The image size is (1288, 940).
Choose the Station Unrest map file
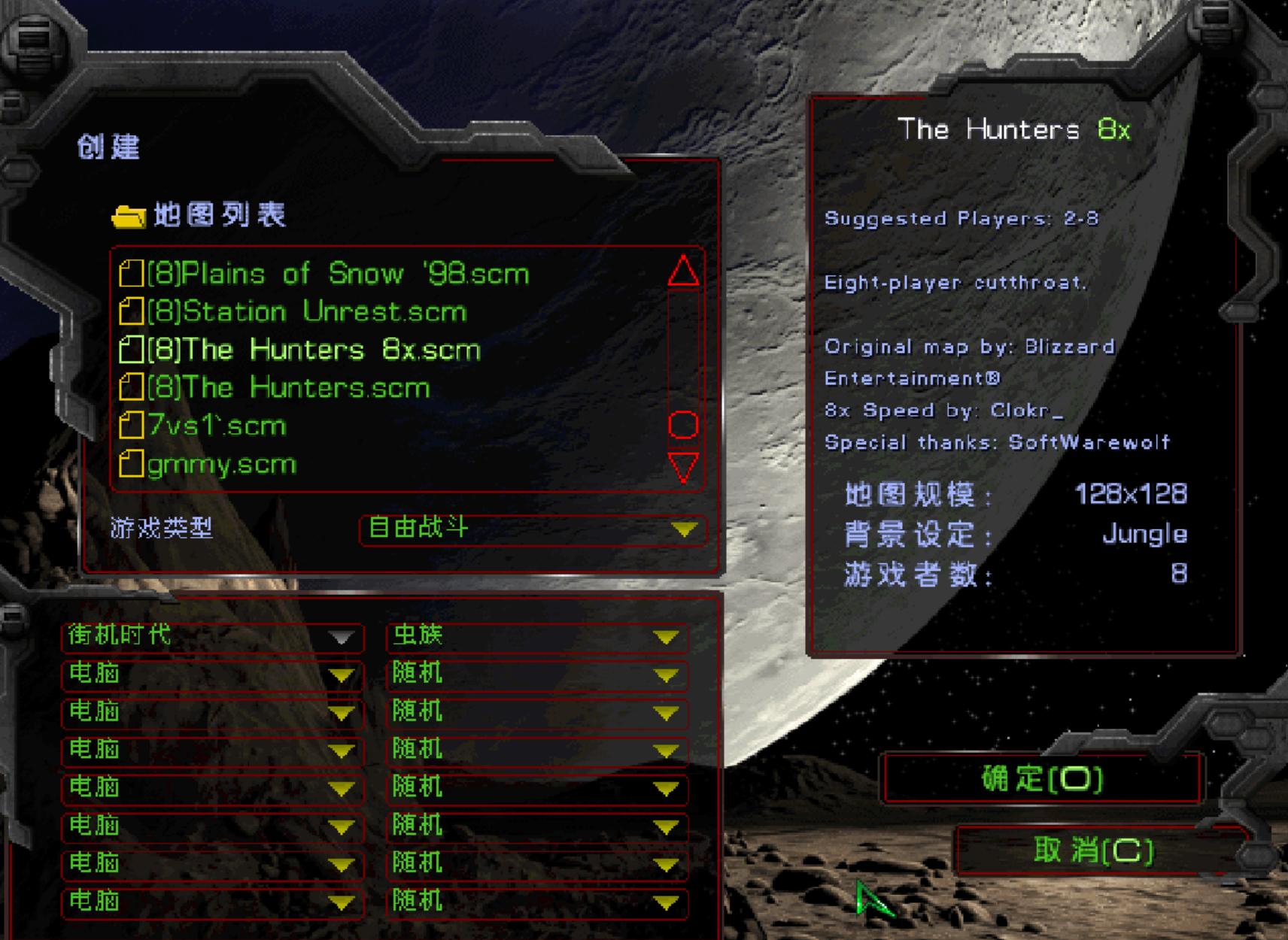click(307, 312)
